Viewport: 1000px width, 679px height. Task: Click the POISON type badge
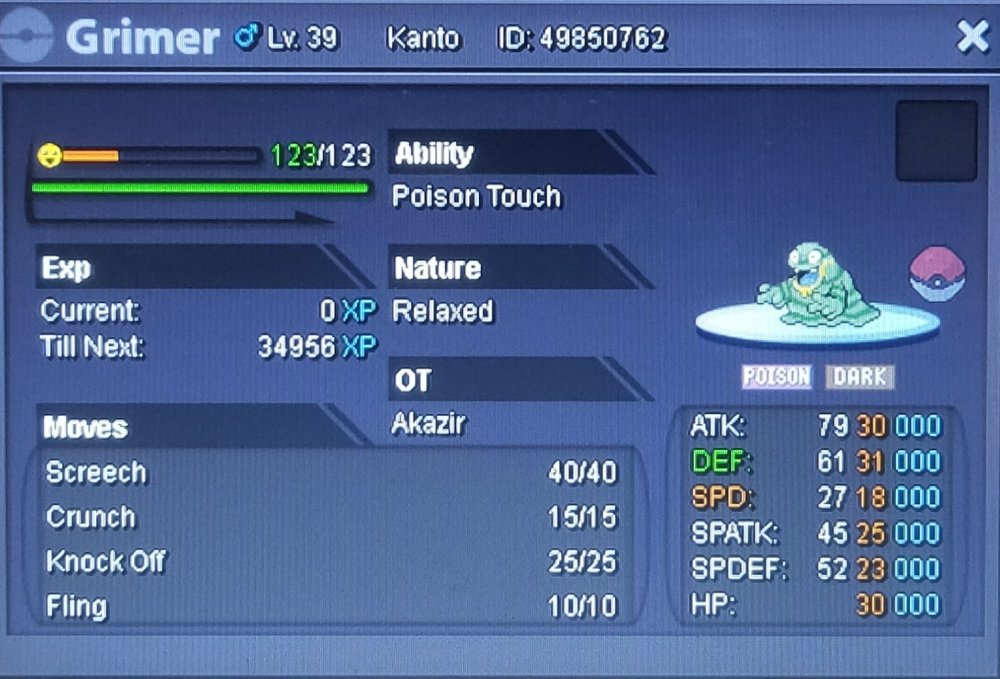[777, 377]
